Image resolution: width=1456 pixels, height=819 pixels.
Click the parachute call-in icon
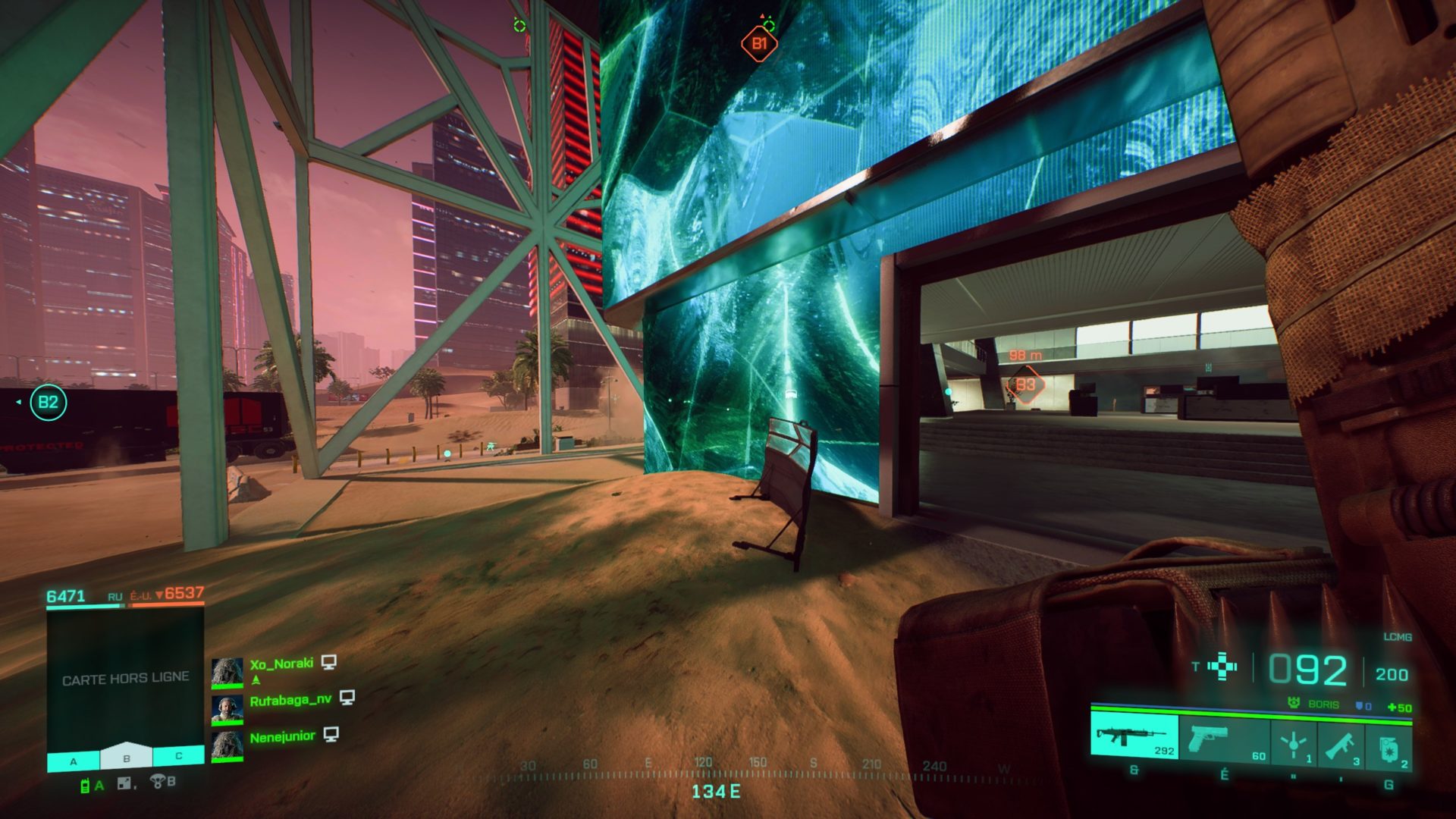click(158, 782)
